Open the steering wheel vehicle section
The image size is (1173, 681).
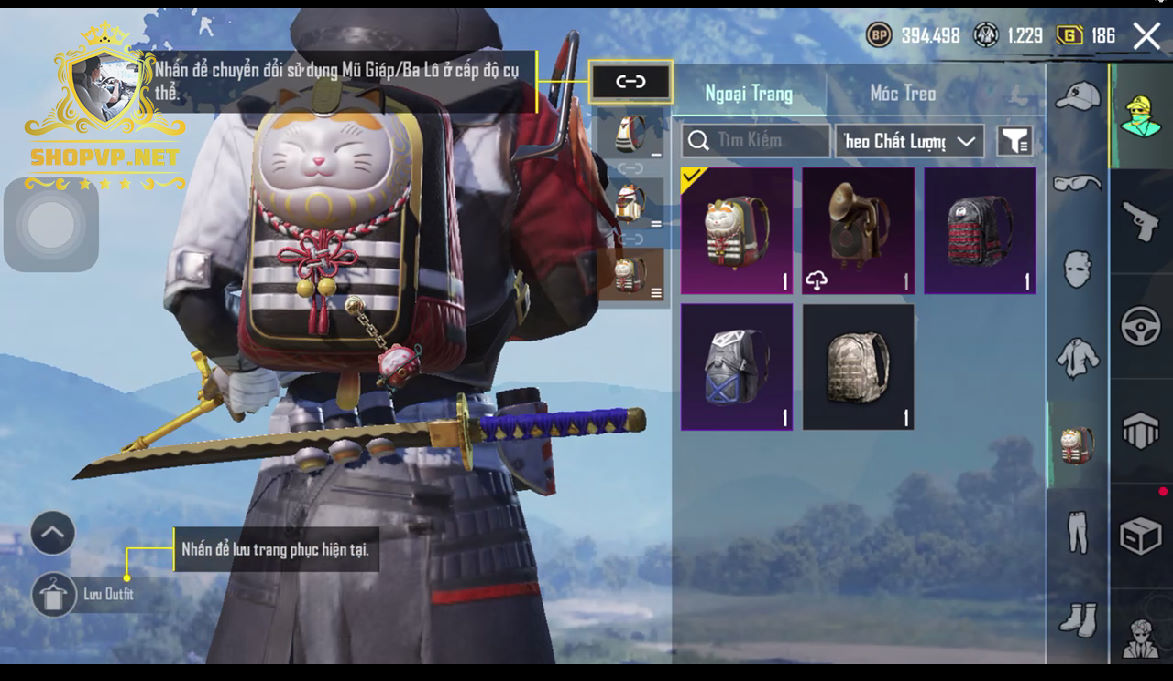[1141, 327]
